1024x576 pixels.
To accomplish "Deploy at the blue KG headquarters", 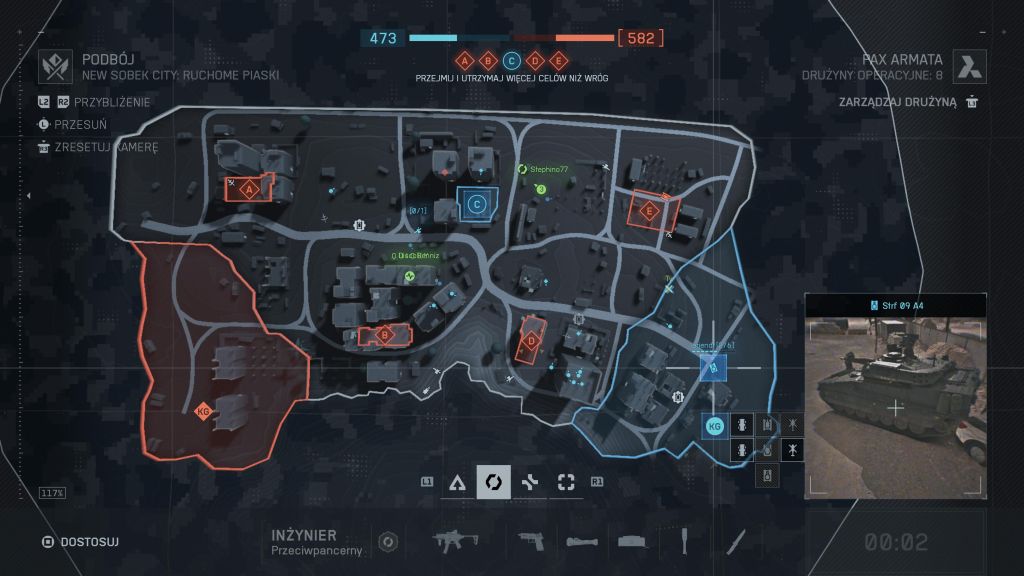I will 714,425.
